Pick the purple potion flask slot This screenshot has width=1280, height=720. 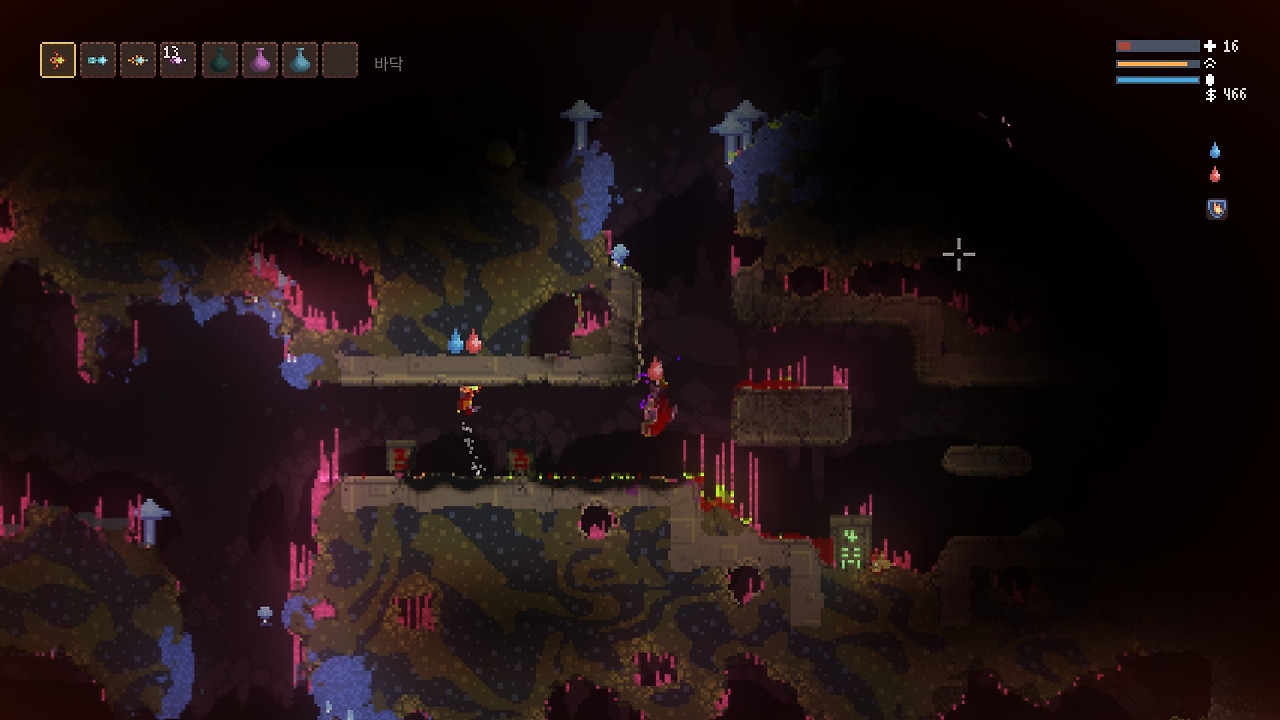pos(260,60)
